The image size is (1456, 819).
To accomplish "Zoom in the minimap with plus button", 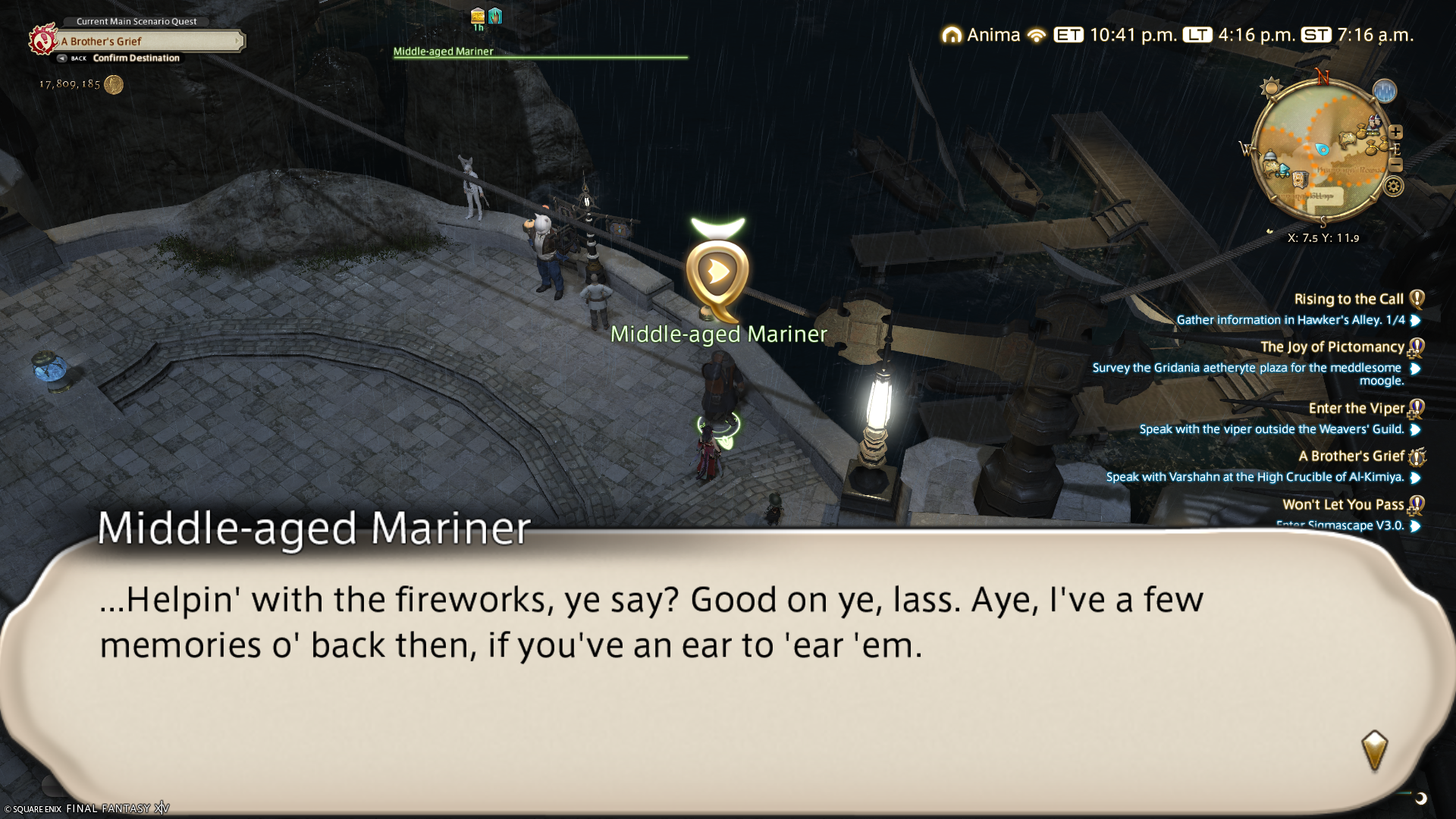I will 1396,132.
